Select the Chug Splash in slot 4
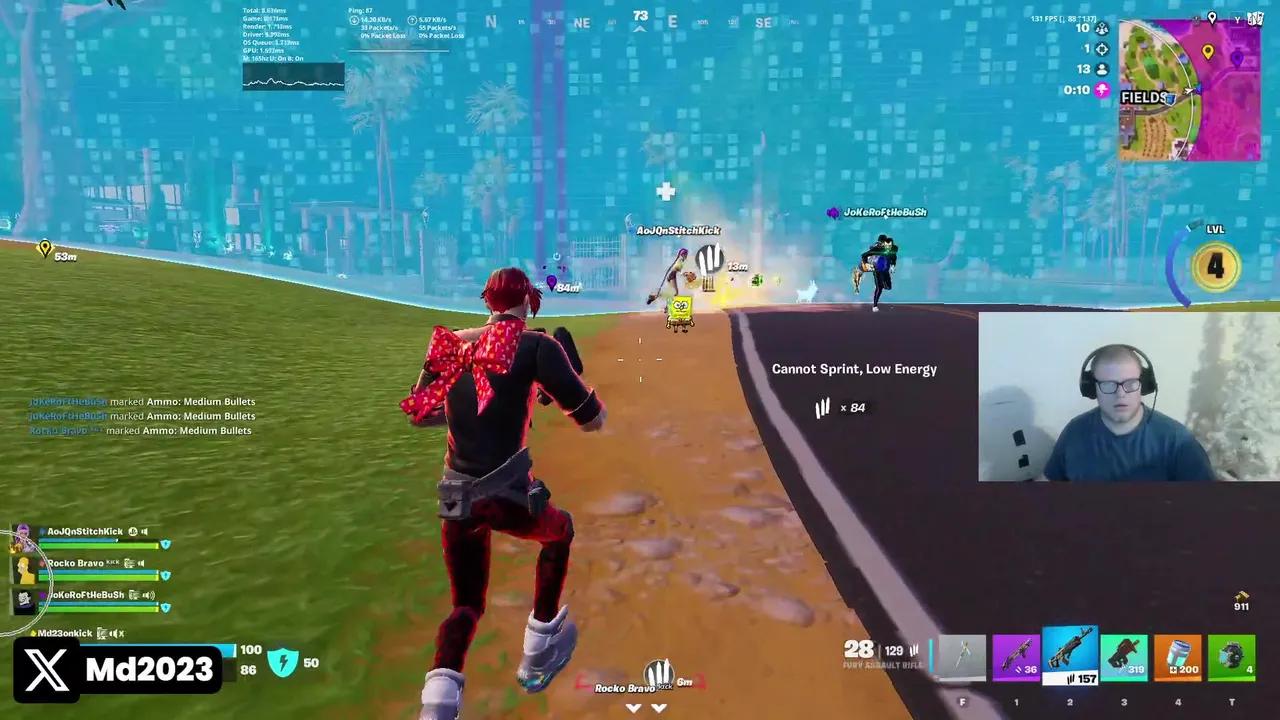Viewport: 1280px width, 720px height. tap(1177, 655)
